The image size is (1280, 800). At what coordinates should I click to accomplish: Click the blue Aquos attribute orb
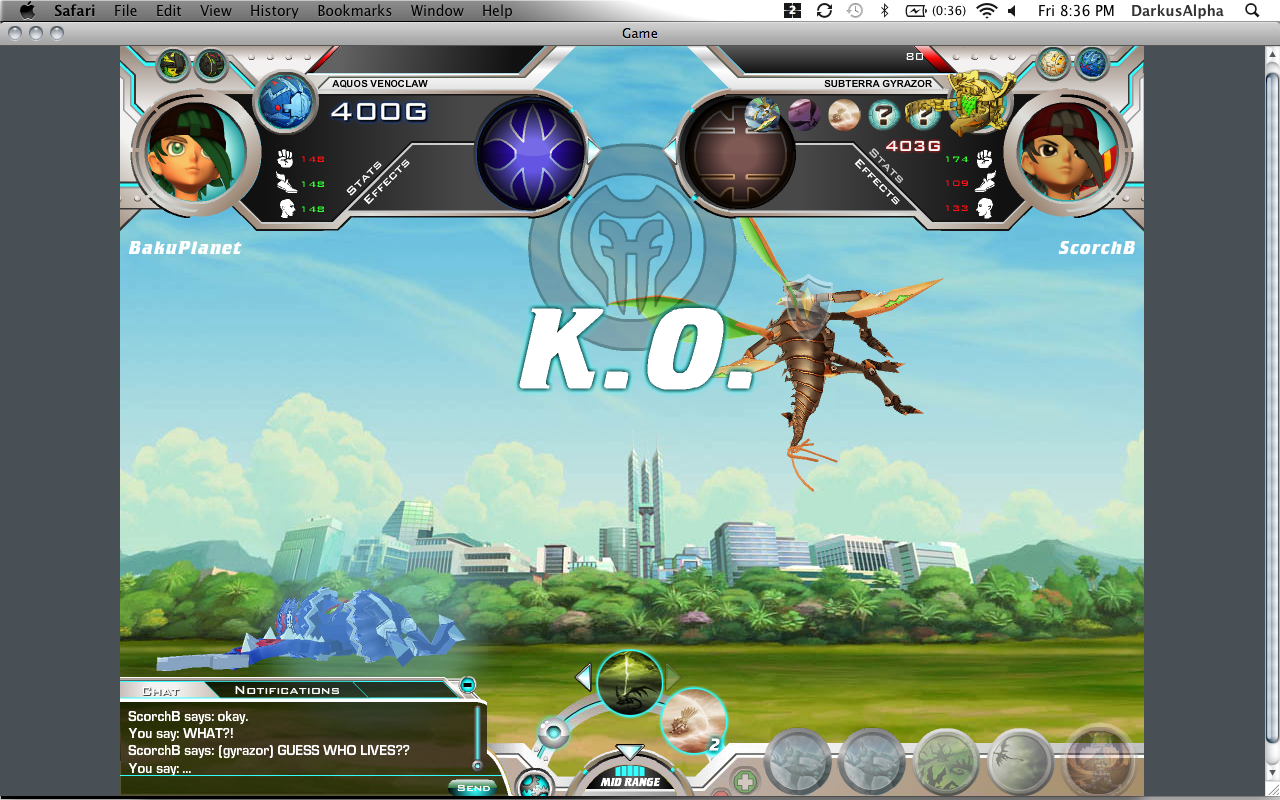coord(531,154)
